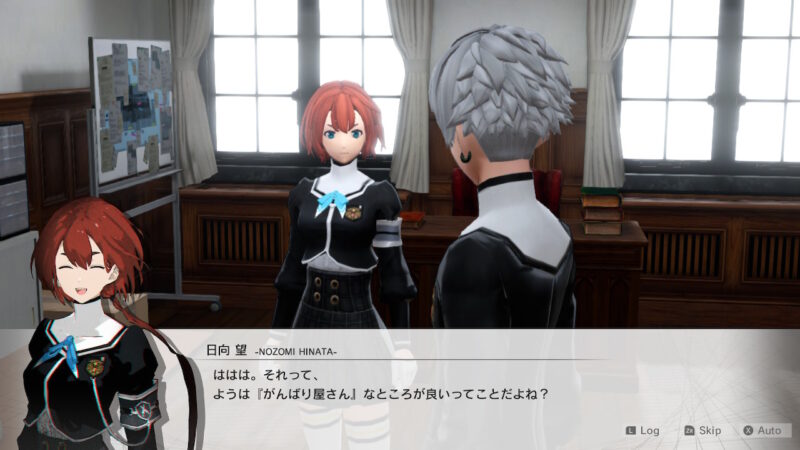Toggle Auto dialogue advance
800x450 pixels.
[x=762, y=430]
